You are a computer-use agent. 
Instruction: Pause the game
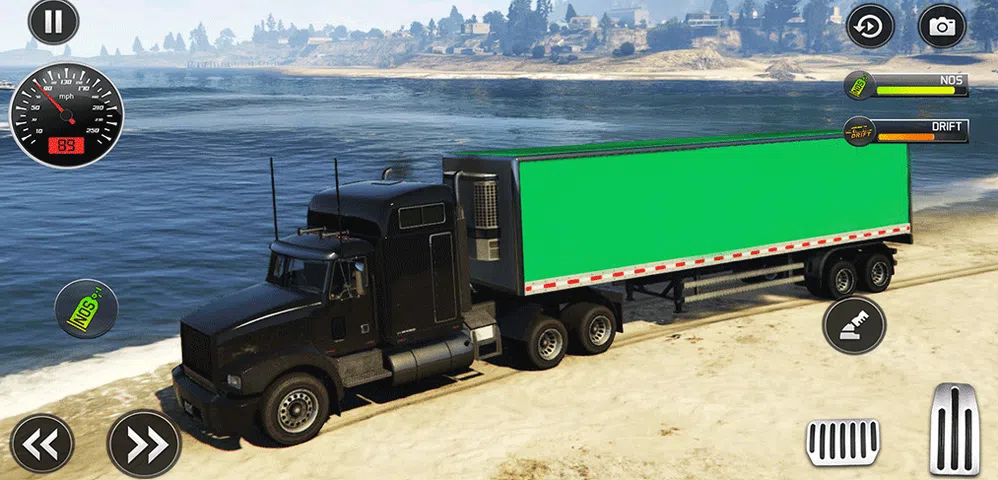tap(53, 22)
